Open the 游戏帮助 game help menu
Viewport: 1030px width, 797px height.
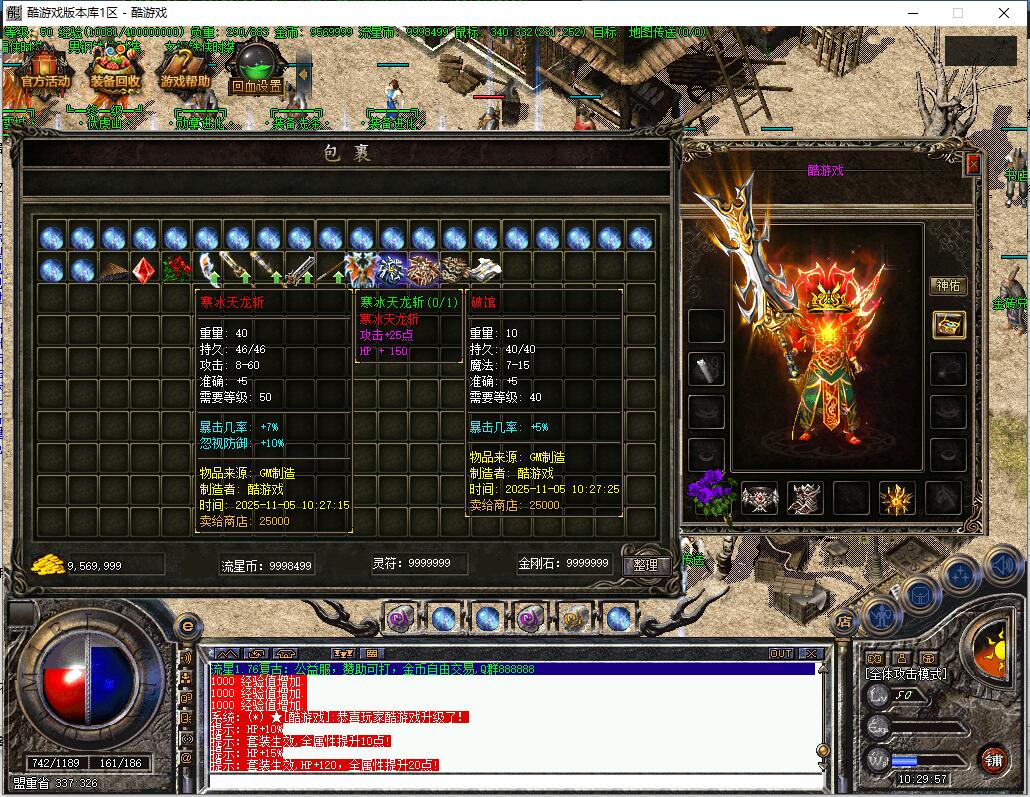tap(185, 72)
